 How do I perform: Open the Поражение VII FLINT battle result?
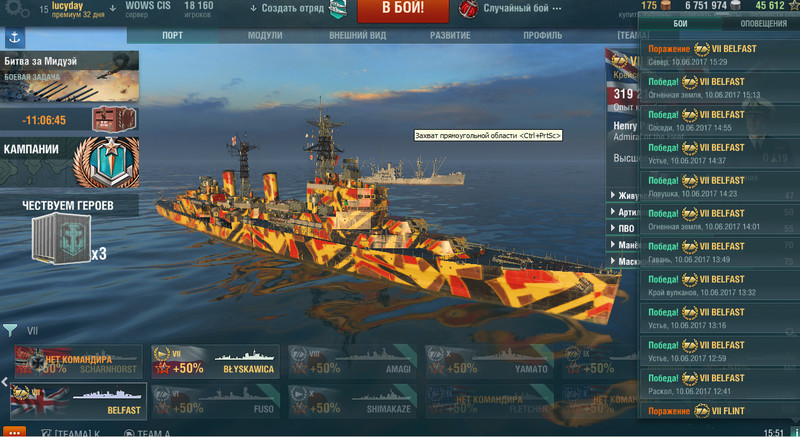[720, 410]
